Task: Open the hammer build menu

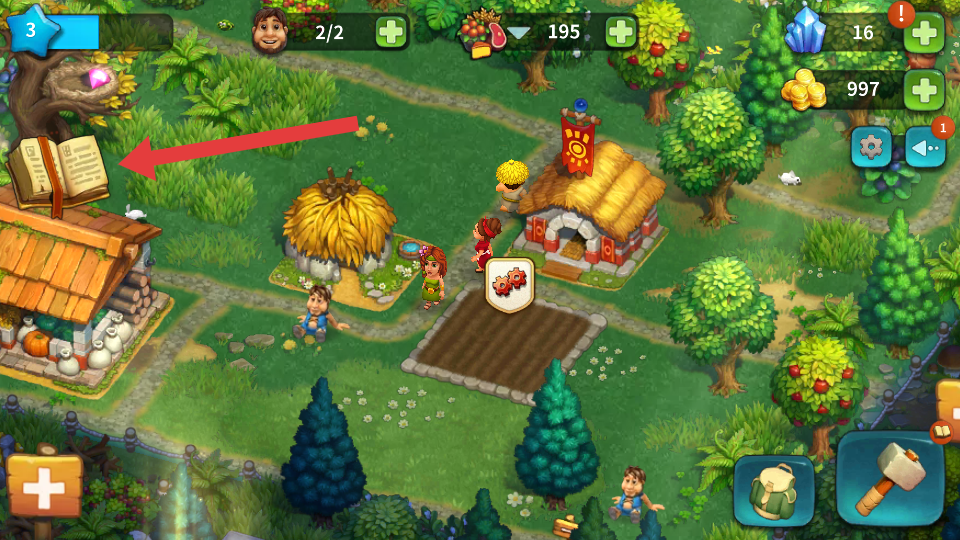Action: (890, 478)
